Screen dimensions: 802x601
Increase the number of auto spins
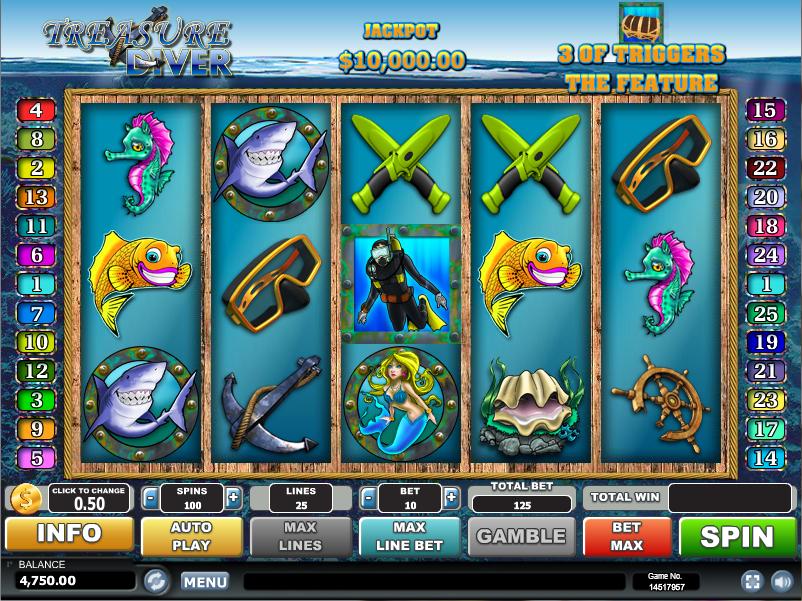click(233, 497)
